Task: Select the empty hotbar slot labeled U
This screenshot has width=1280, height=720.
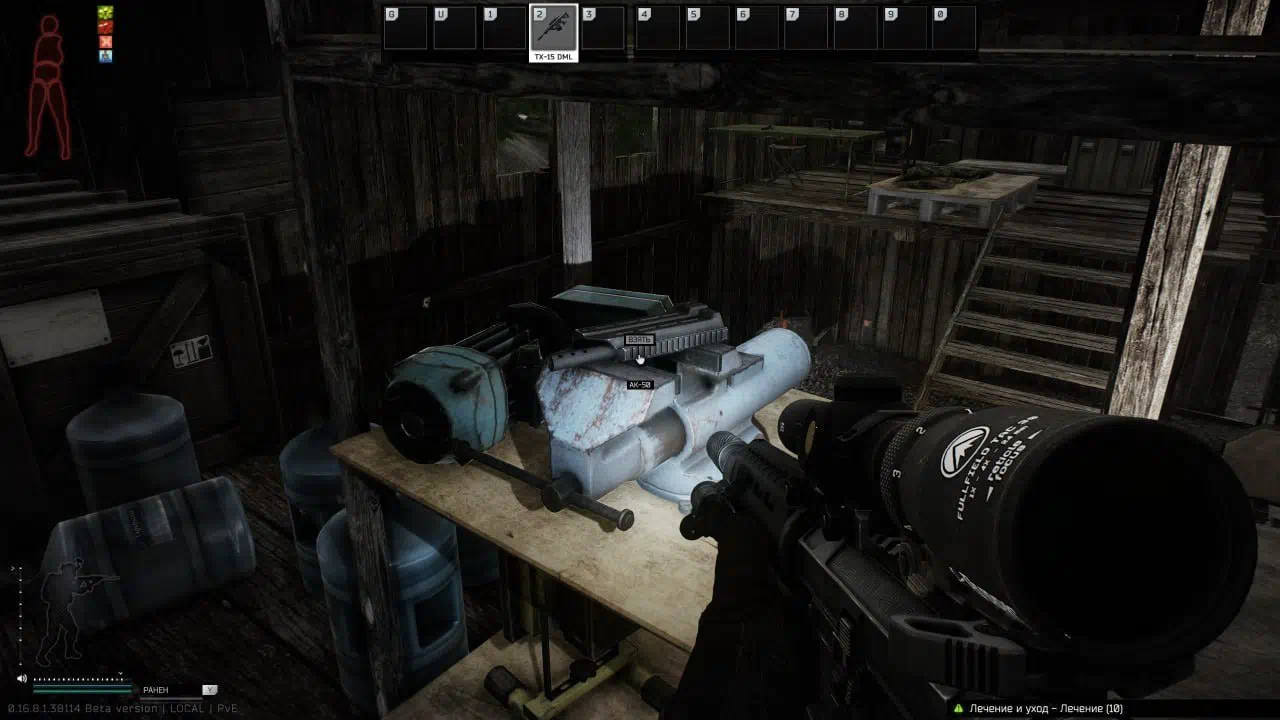Action: pyautogui.click(x=454, y=28)
